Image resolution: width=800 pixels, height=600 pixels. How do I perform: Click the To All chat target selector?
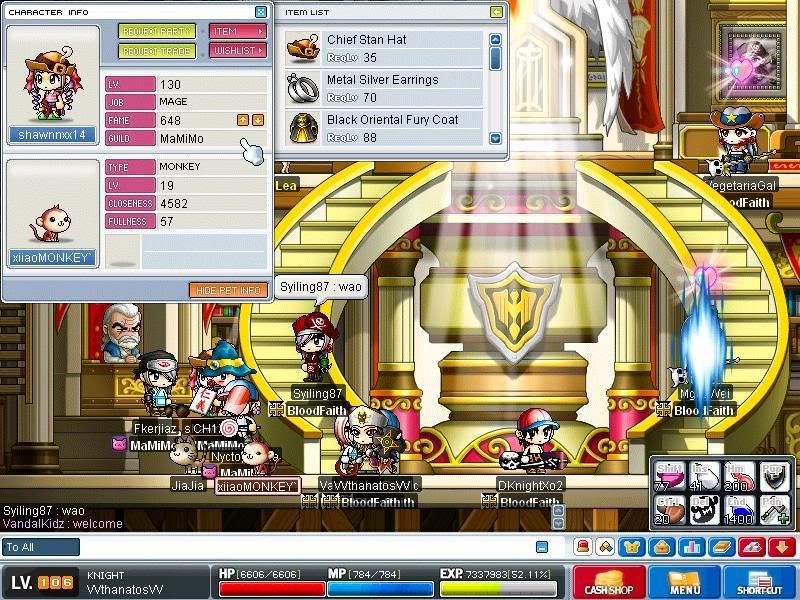[x=41, y=547]
